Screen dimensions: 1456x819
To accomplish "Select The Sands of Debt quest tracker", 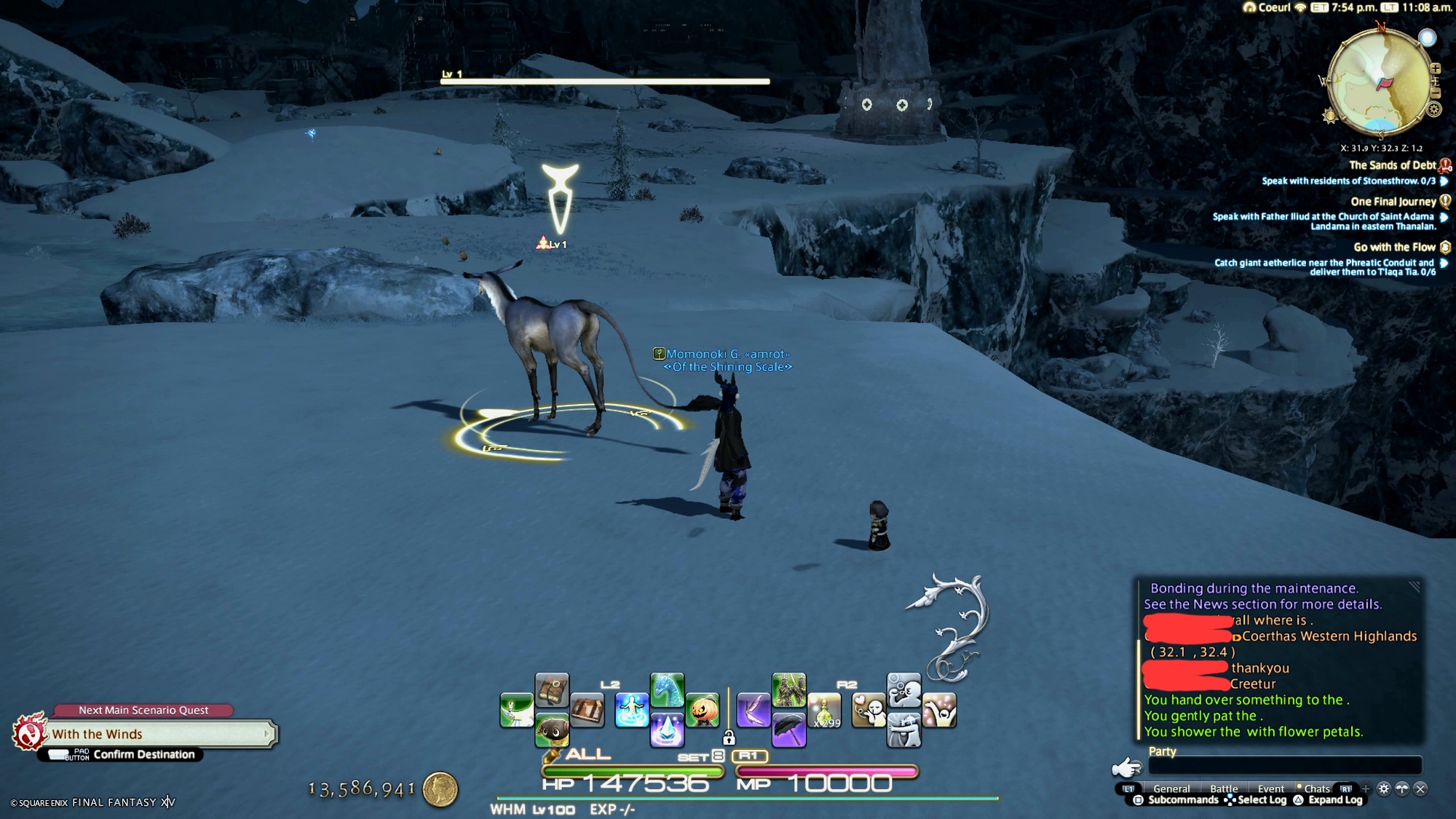I will [x=1392, y=165].
